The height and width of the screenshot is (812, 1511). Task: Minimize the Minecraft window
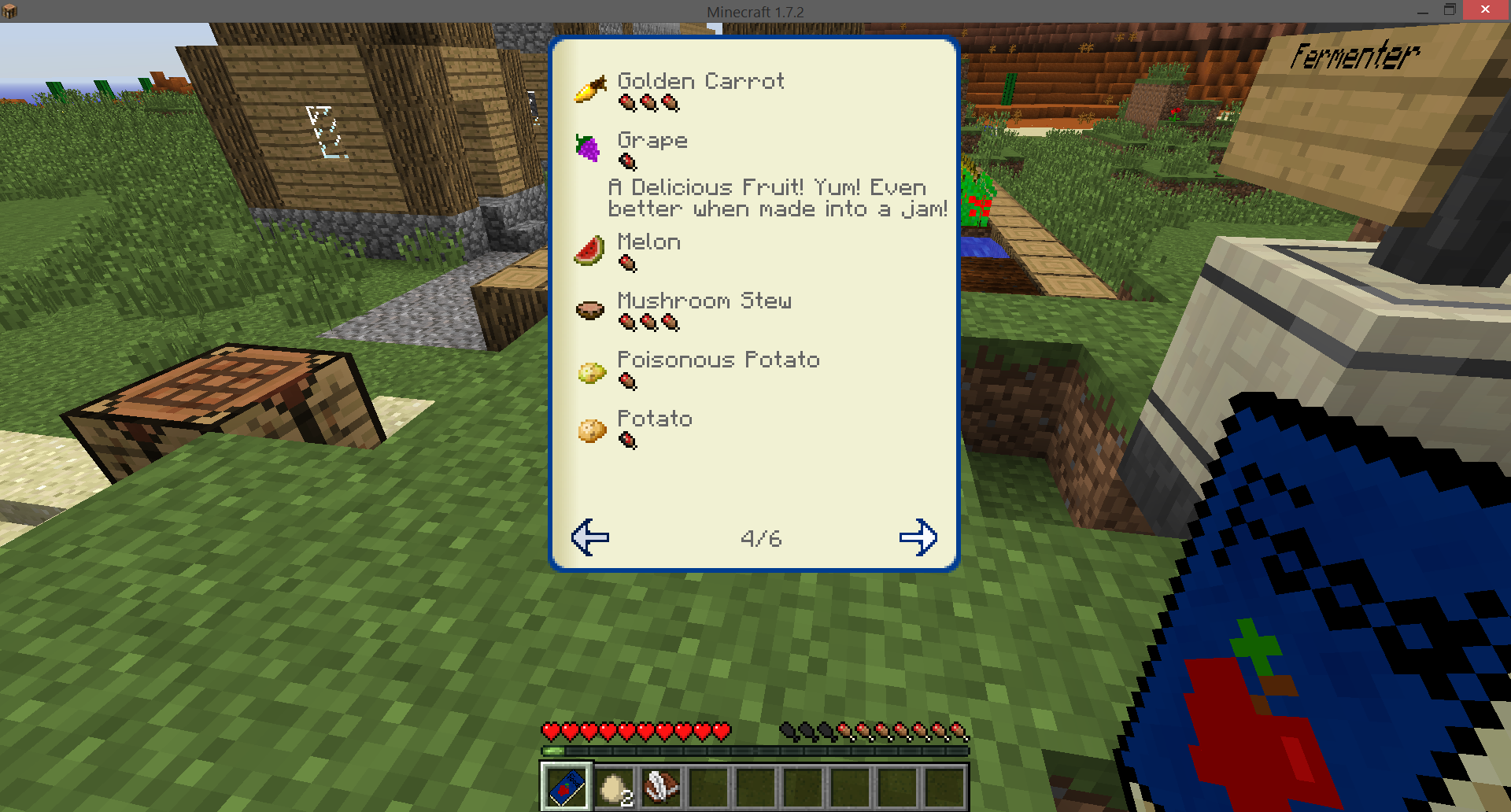[1422, 11]
